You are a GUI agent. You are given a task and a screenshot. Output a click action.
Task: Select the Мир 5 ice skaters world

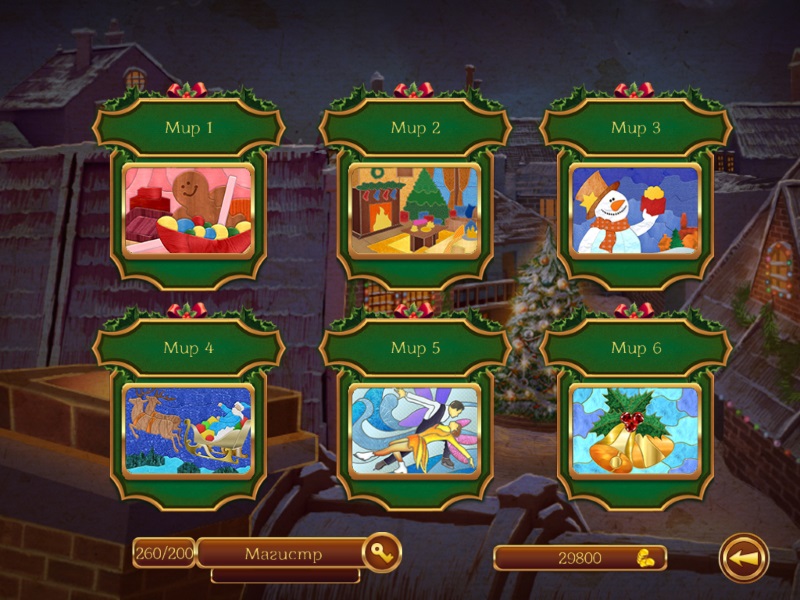(414, 430)
